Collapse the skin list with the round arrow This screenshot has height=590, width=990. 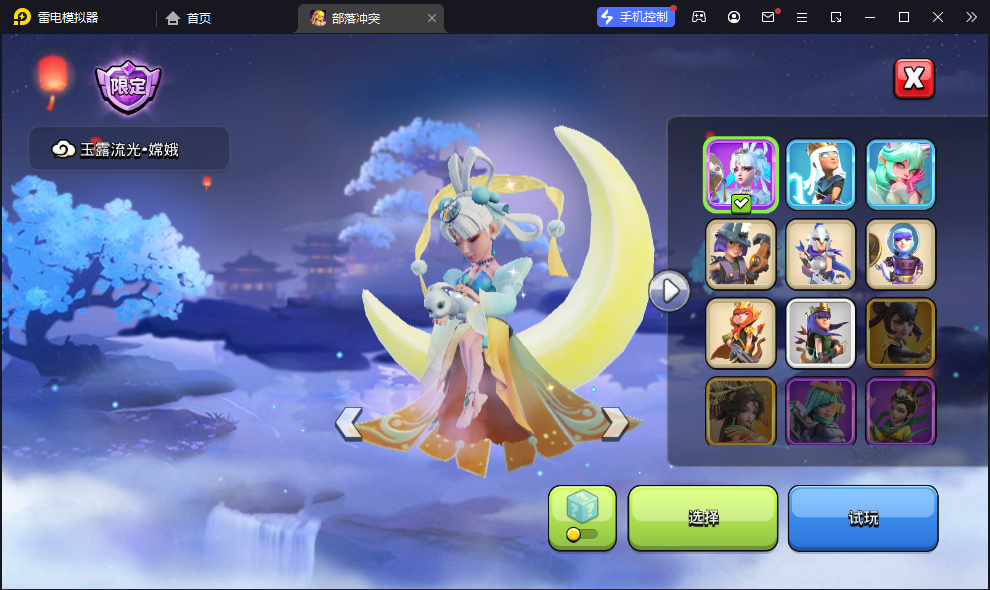669,291
